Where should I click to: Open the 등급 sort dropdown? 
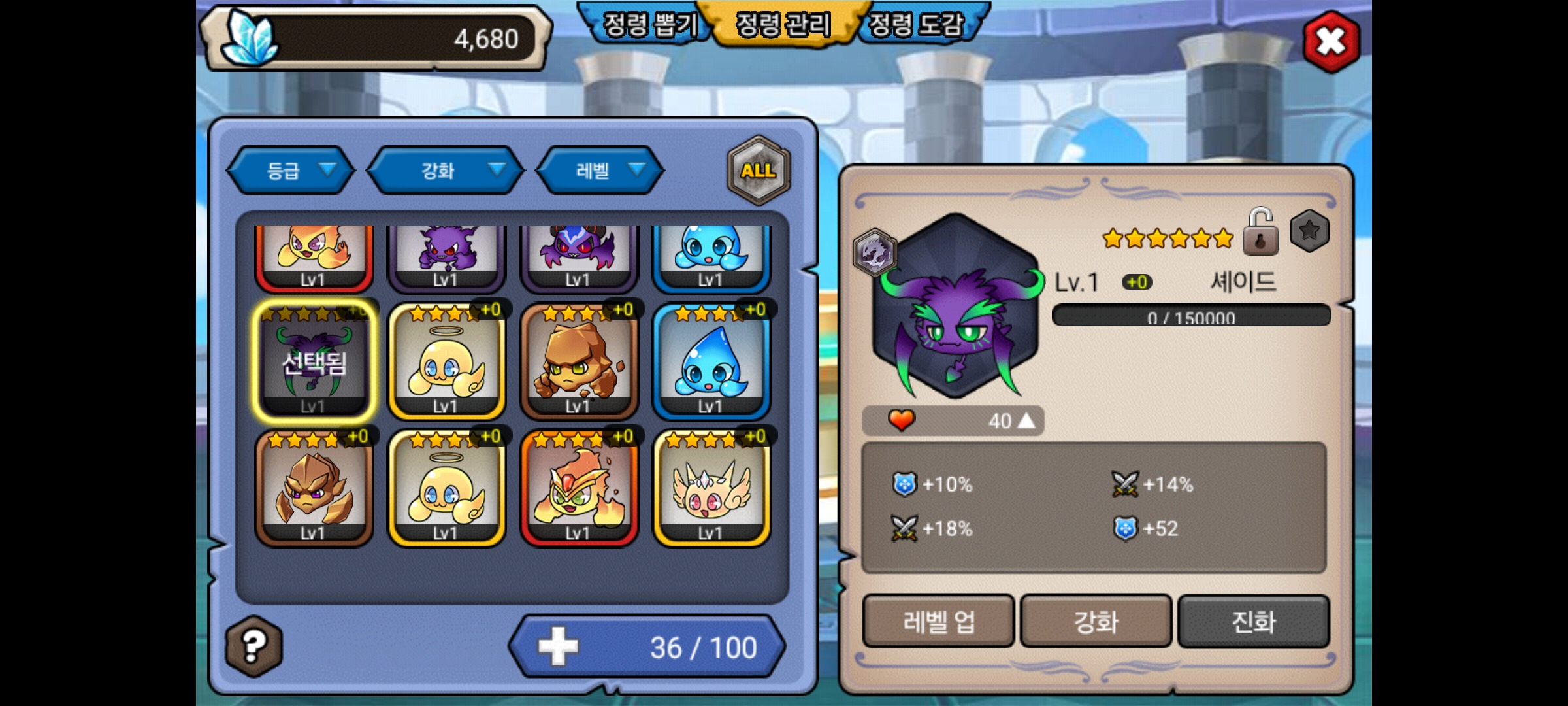(291, 171)
